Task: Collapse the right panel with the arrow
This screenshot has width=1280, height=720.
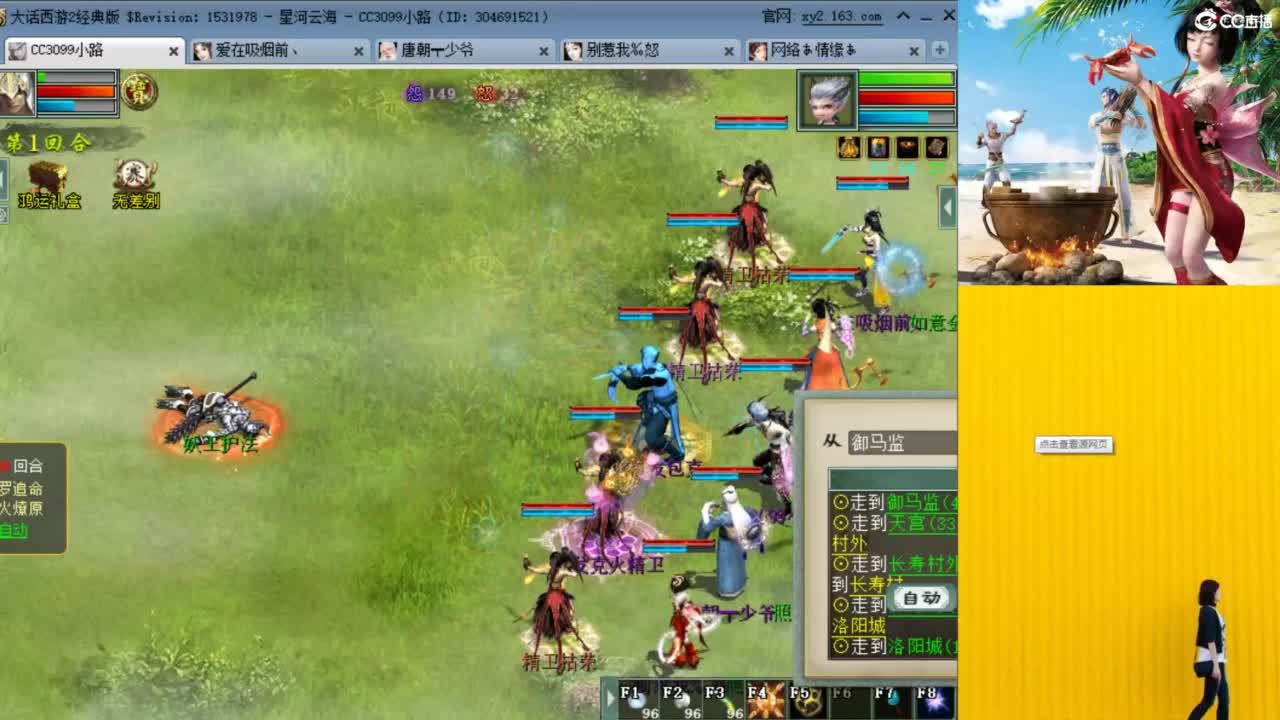Action: (x=947, y=208)
